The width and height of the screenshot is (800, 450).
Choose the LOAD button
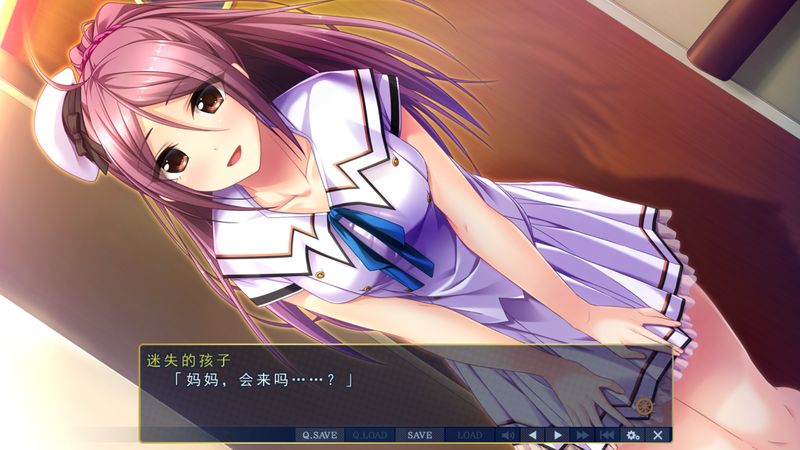(469, 435)
